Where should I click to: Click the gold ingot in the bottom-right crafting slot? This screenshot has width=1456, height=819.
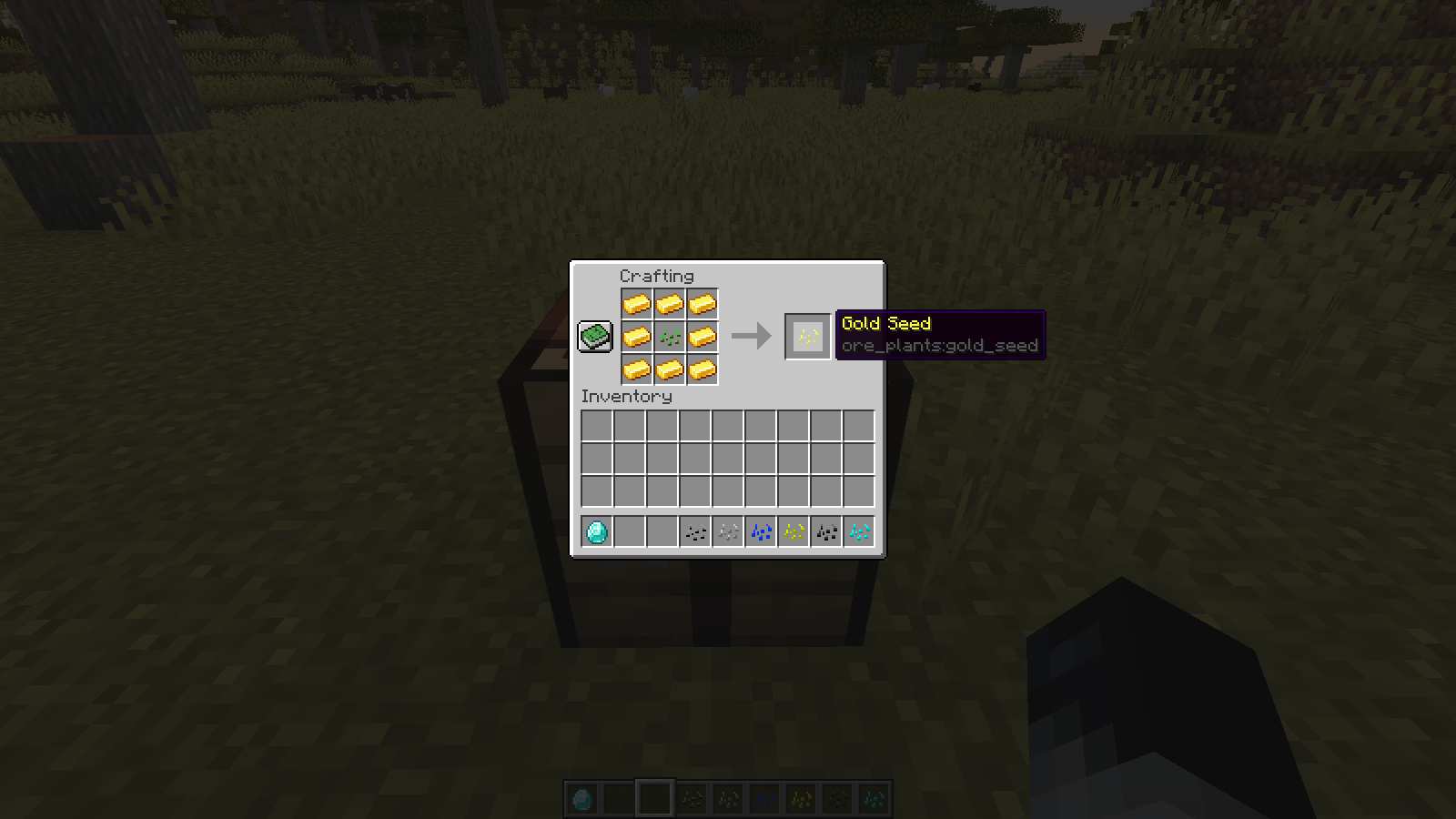(x=703, y=370)
